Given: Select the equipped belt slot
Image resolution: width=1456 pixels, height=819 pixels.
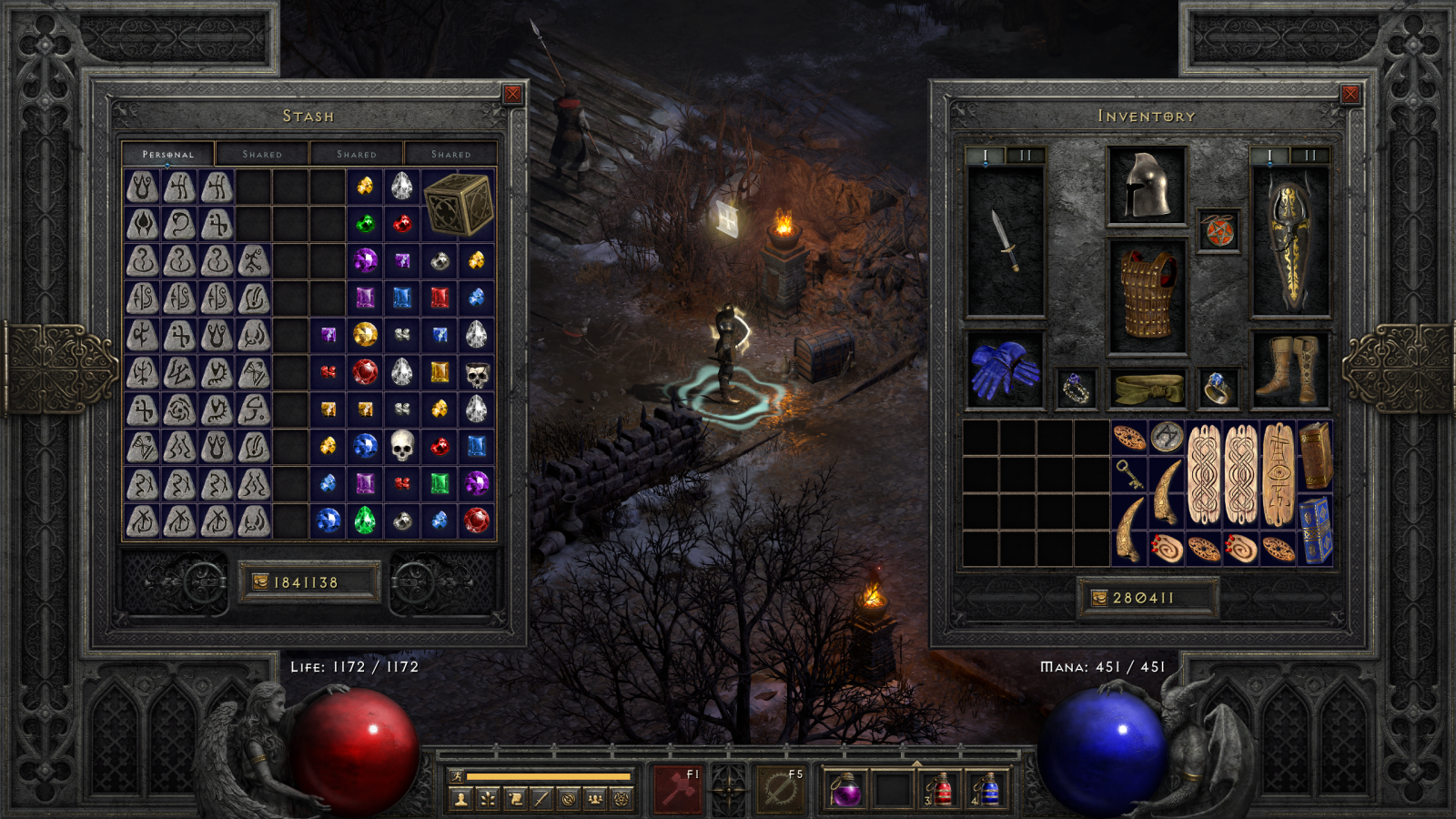Looking at the screenshot, I should (x=1148, y=389).
